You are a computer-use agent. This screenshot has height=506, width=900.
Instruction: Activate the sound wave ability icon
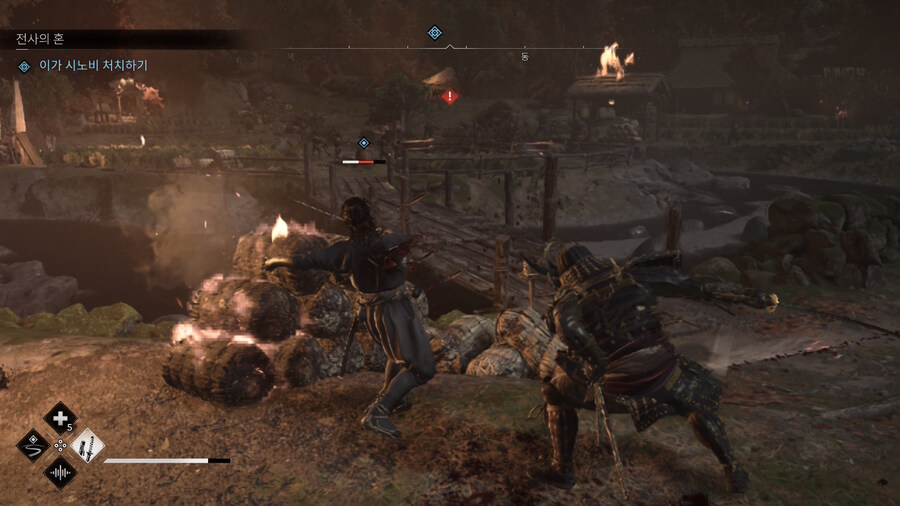[x=60, y=471]
